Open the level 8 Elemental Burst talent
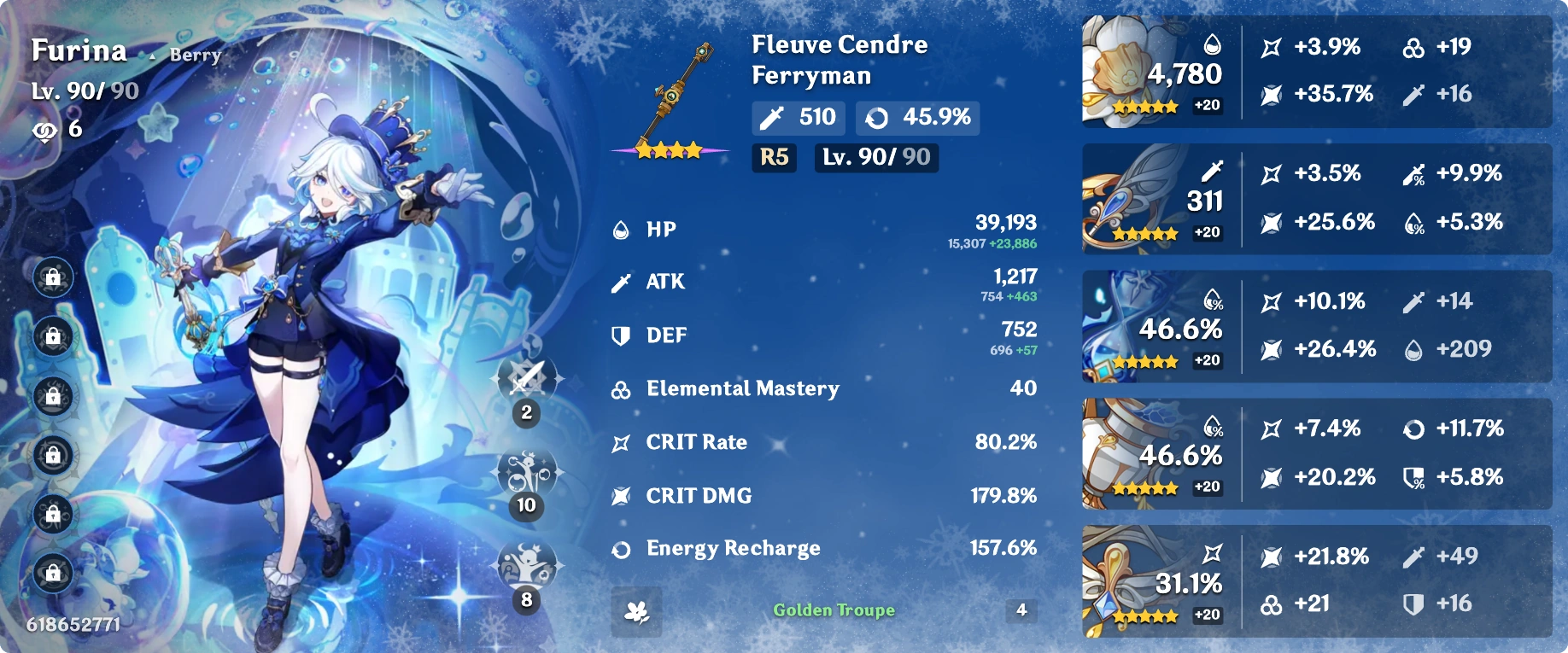This screenshot has width=1568, height=653. coord(526,563)
